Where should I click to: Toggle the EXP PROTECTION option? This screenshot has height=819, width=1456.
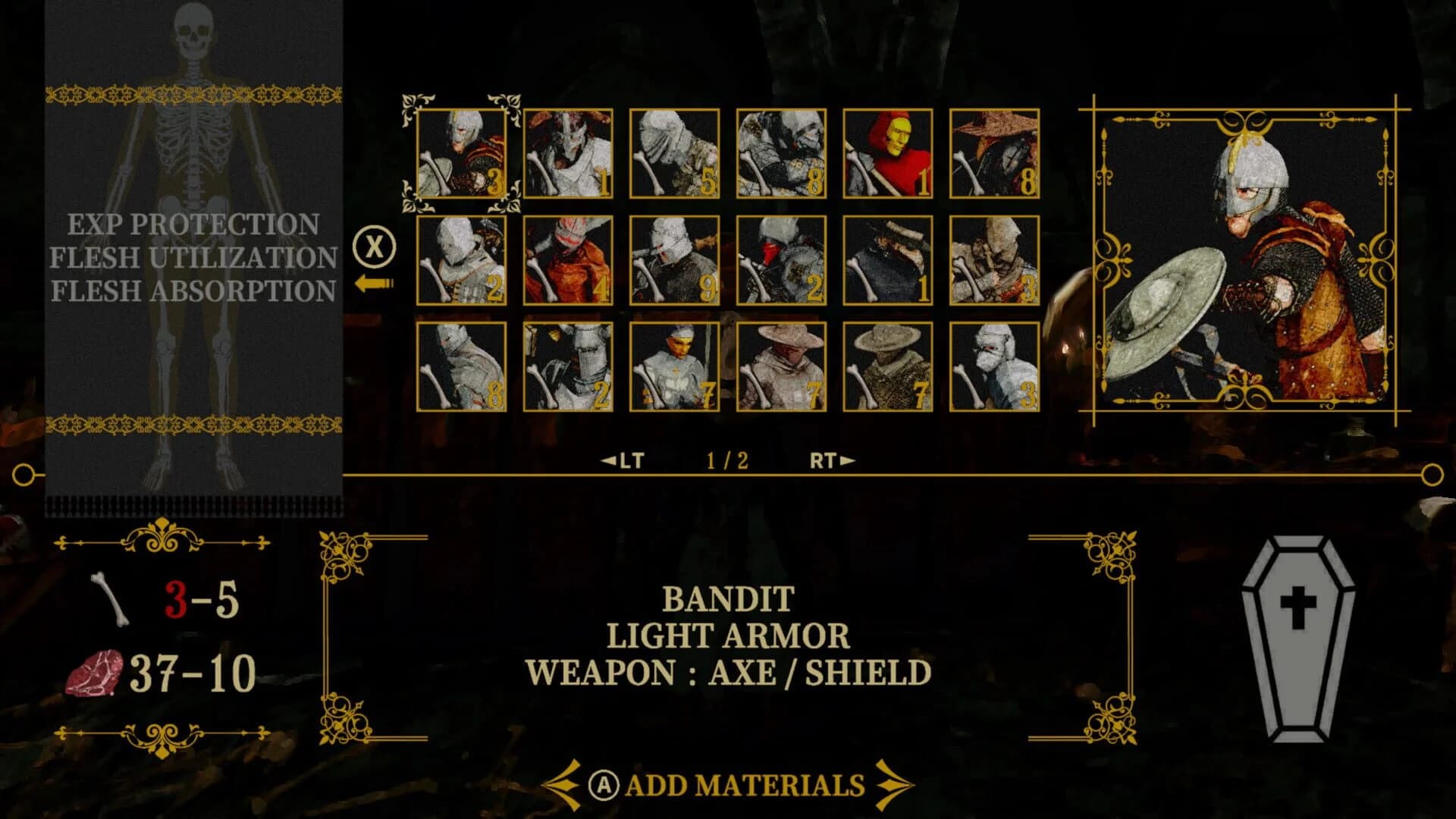(192, 223)
